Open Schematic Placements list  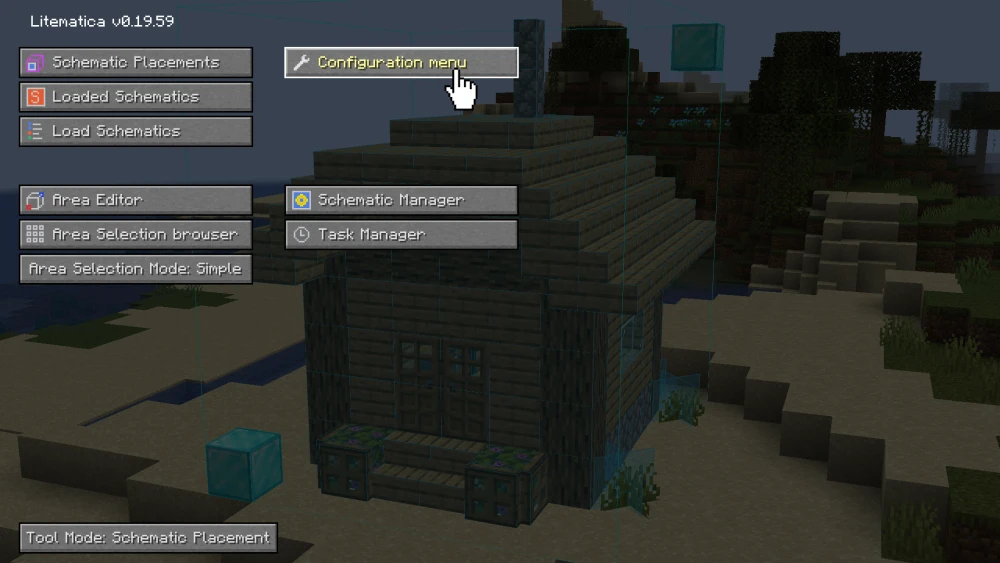point(135,63)
